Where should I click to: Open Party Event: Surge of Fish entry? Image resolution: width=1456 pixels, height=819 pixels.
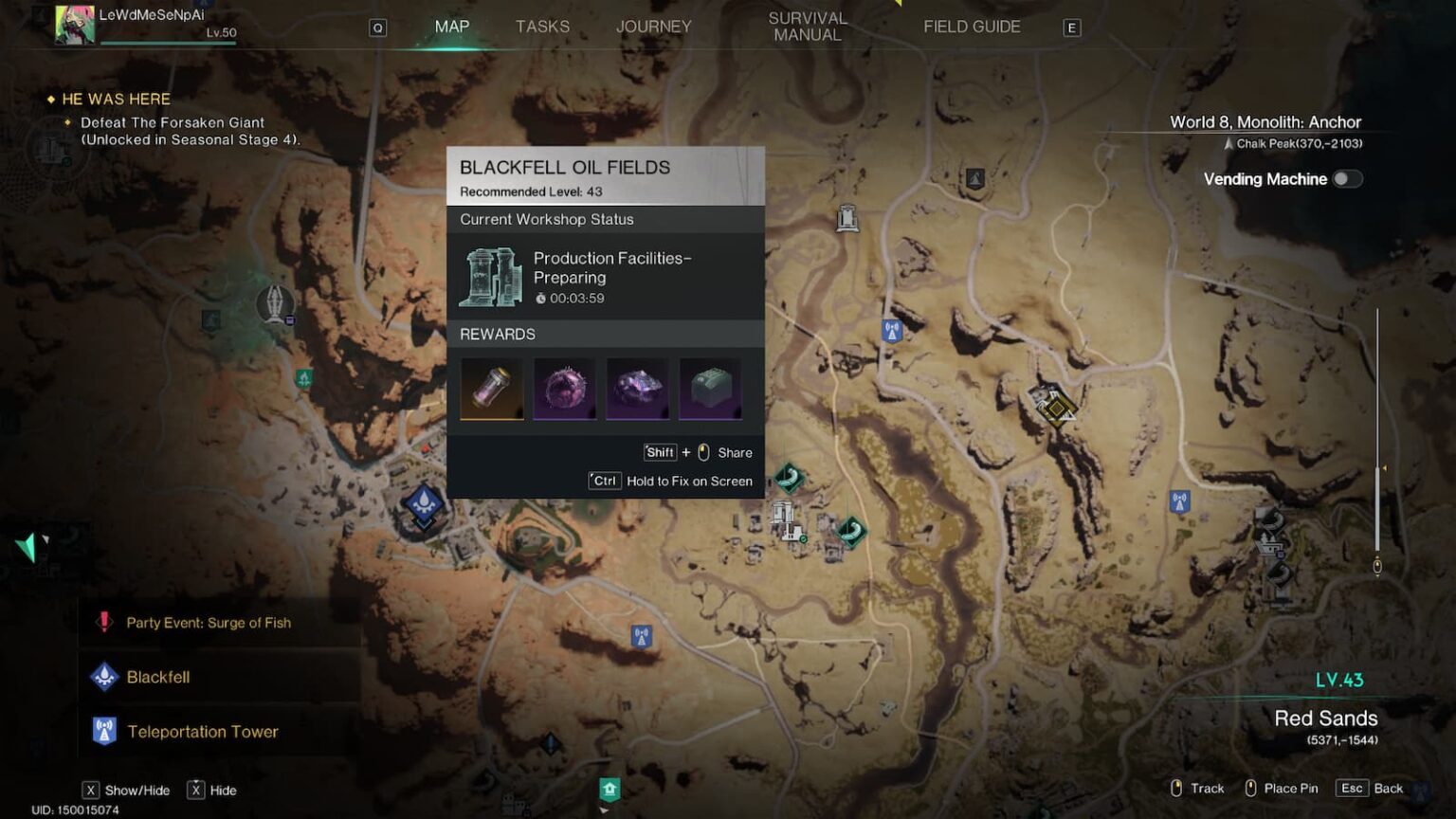point(209,623)
